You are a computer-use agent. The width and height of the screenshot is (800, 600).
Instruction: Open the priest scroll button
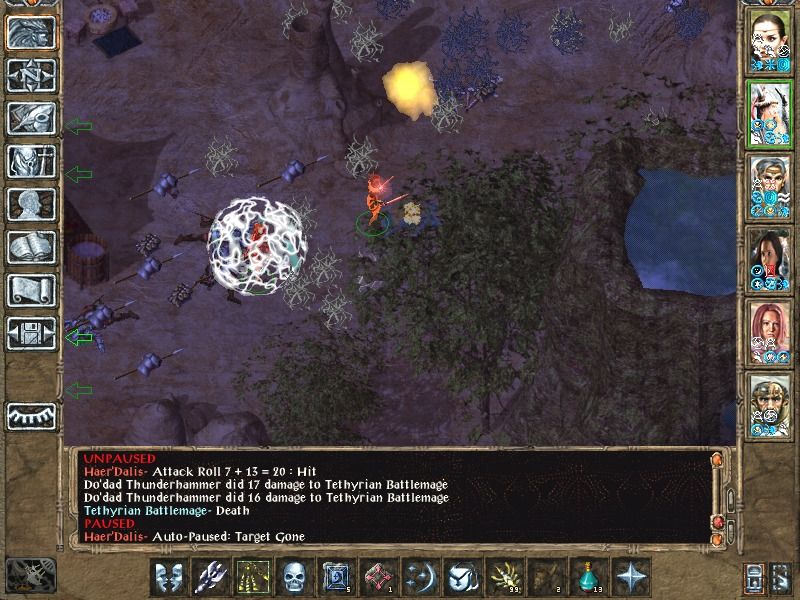pos(31,290)
